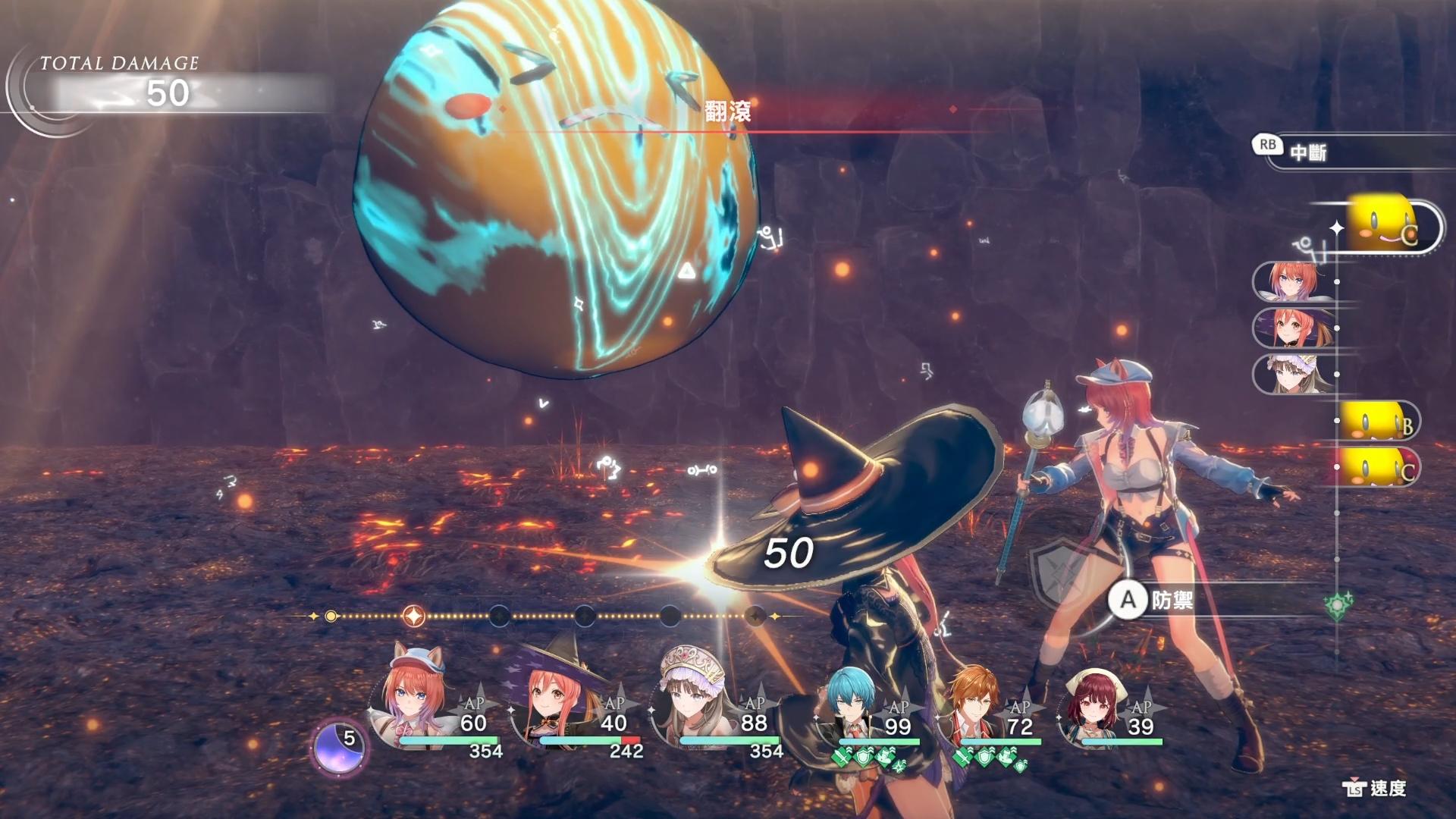Screen dimensions: 1456x819
Task: Click the cat-eared girl in the turn order
Action: click(x=1291, y=281)
